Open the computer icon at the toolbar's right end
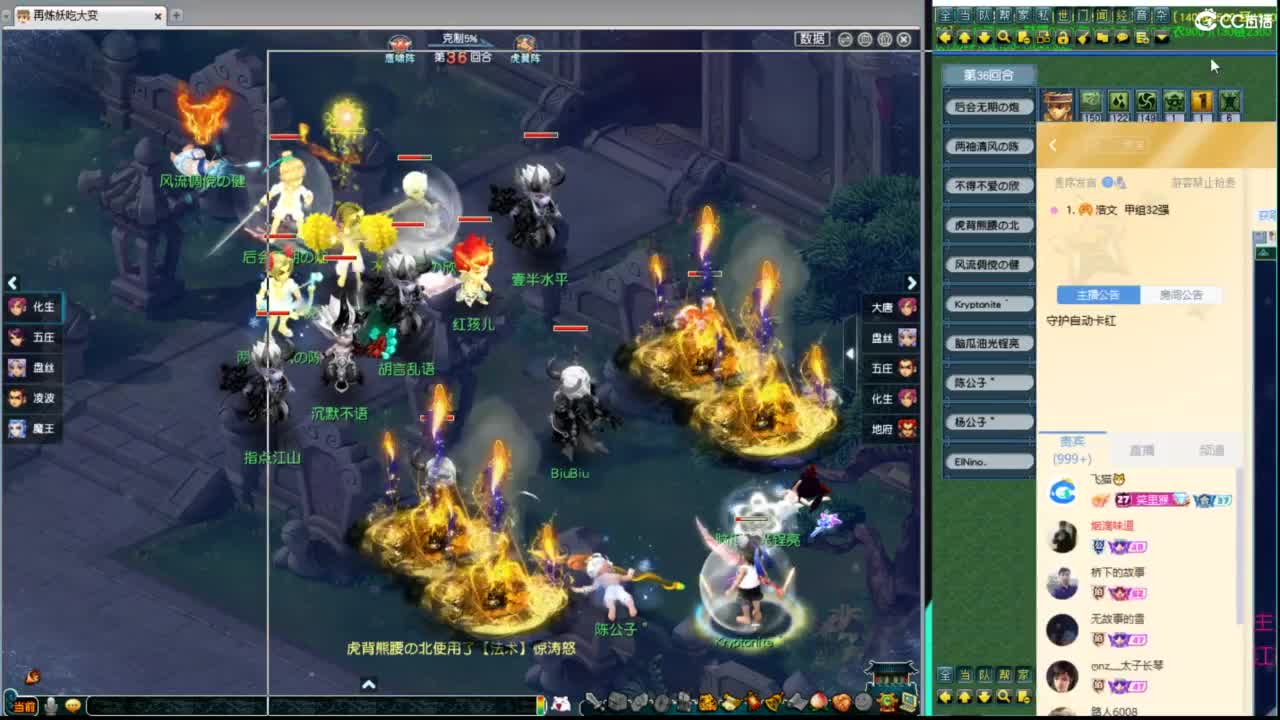 click(905, 703)
